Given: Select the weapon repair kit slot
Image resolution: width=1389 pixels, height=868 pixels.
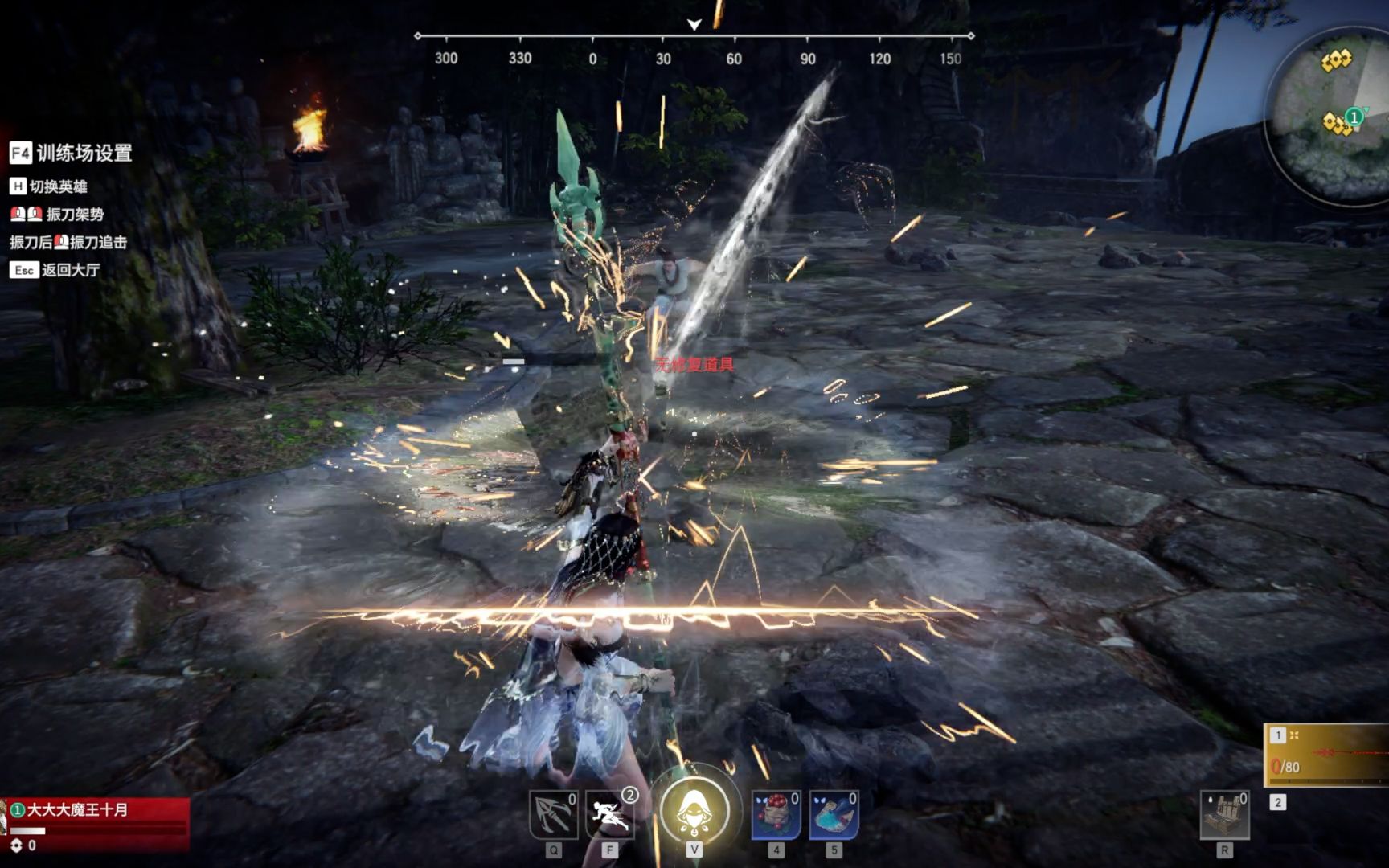Looking at the screenshot, I should point(1224,815).
